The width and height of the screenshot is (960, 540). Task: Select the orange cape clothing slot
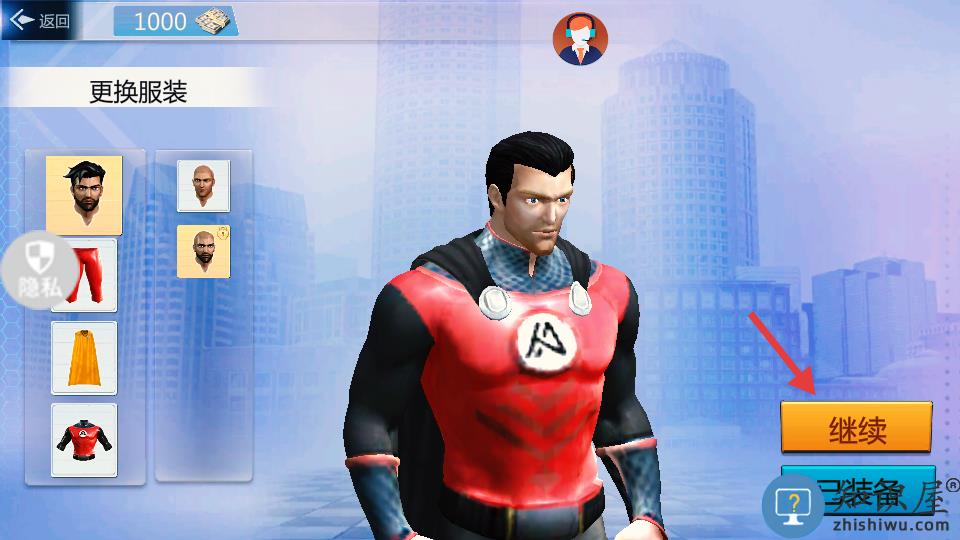(x=84, y=357)
